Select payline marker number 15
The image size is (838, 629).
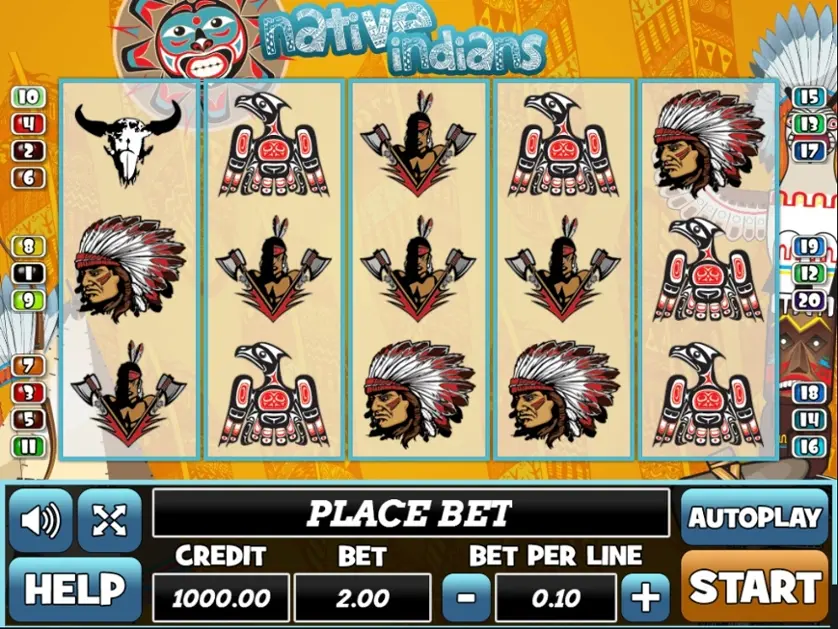pos(808,97)
